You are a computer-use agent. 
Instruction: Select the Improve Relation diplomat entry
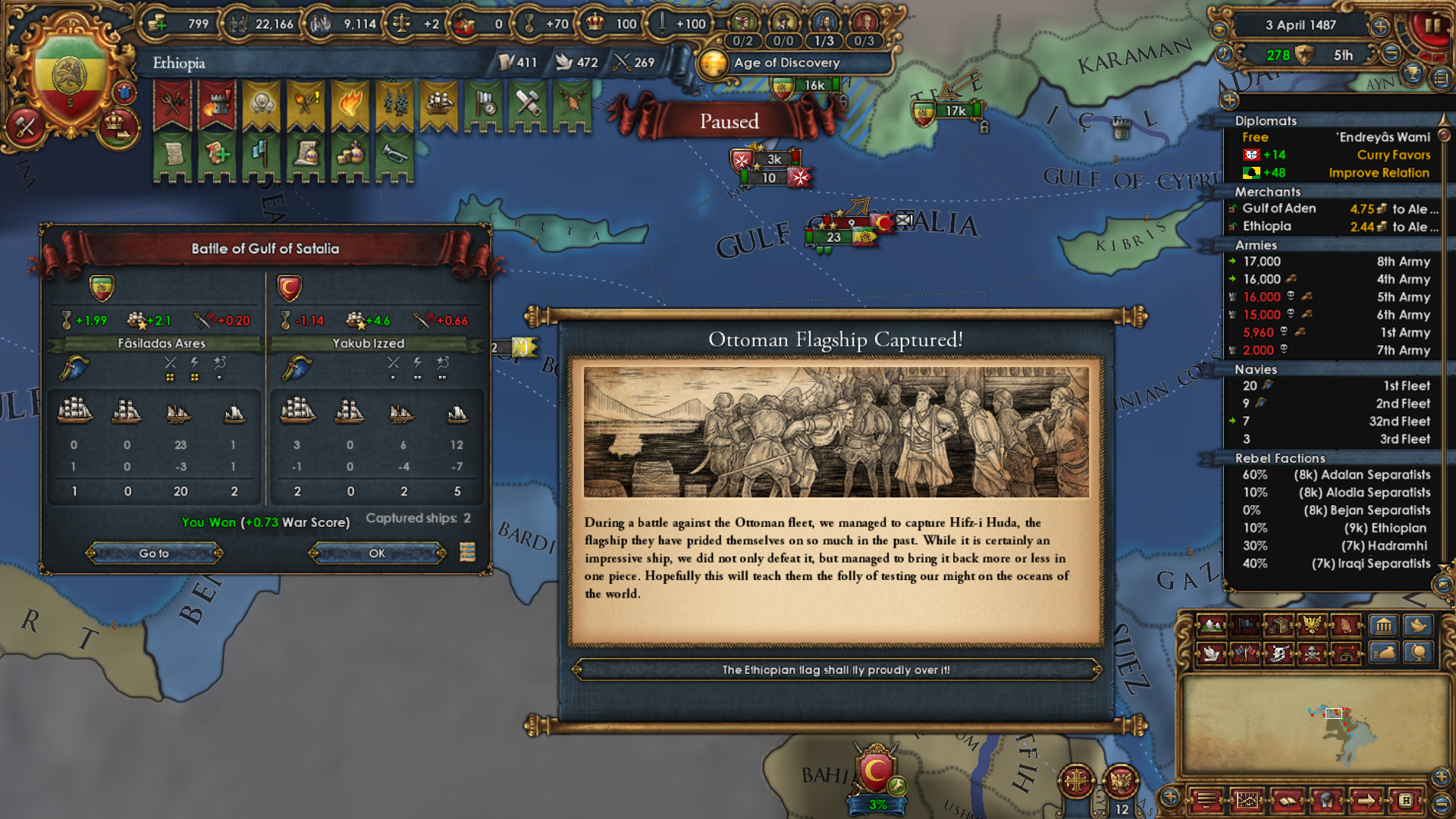pos(1335,173)
